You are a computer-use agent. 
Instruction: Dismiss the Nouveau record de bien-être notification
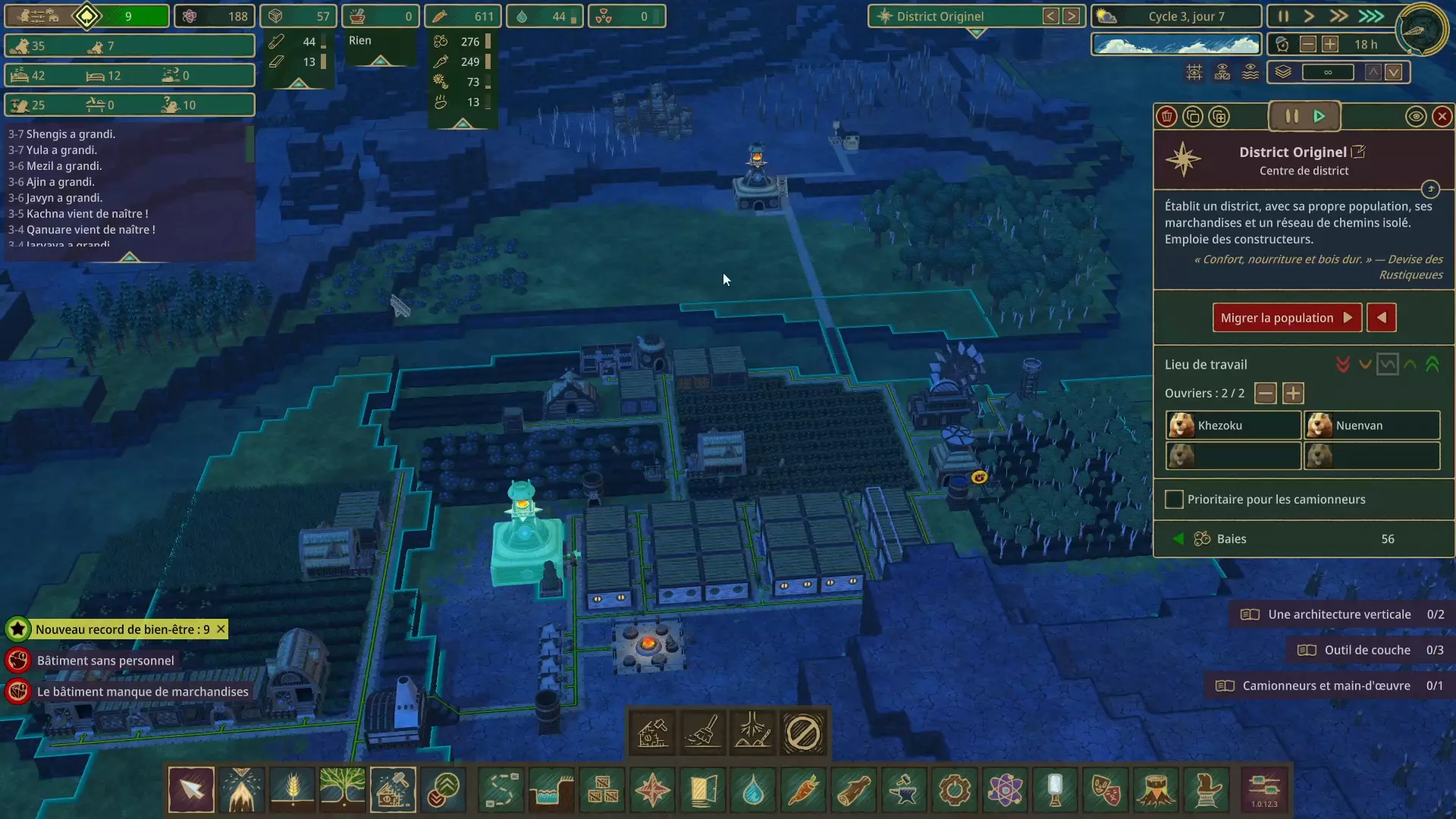[221, 629]
